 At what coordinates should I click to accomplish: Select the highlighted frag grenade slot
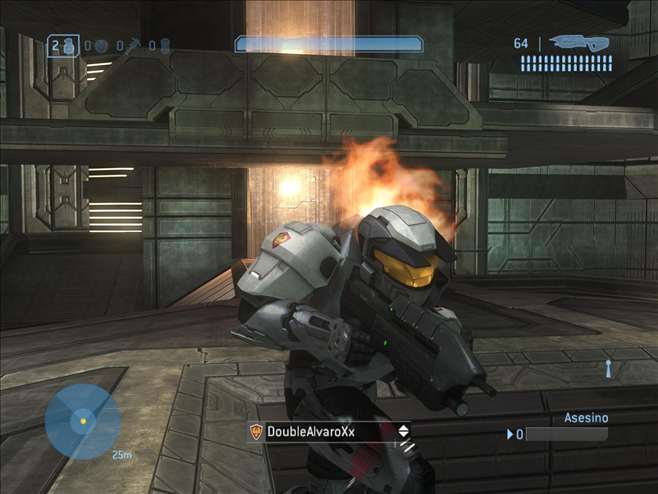[x=63, y=45]
